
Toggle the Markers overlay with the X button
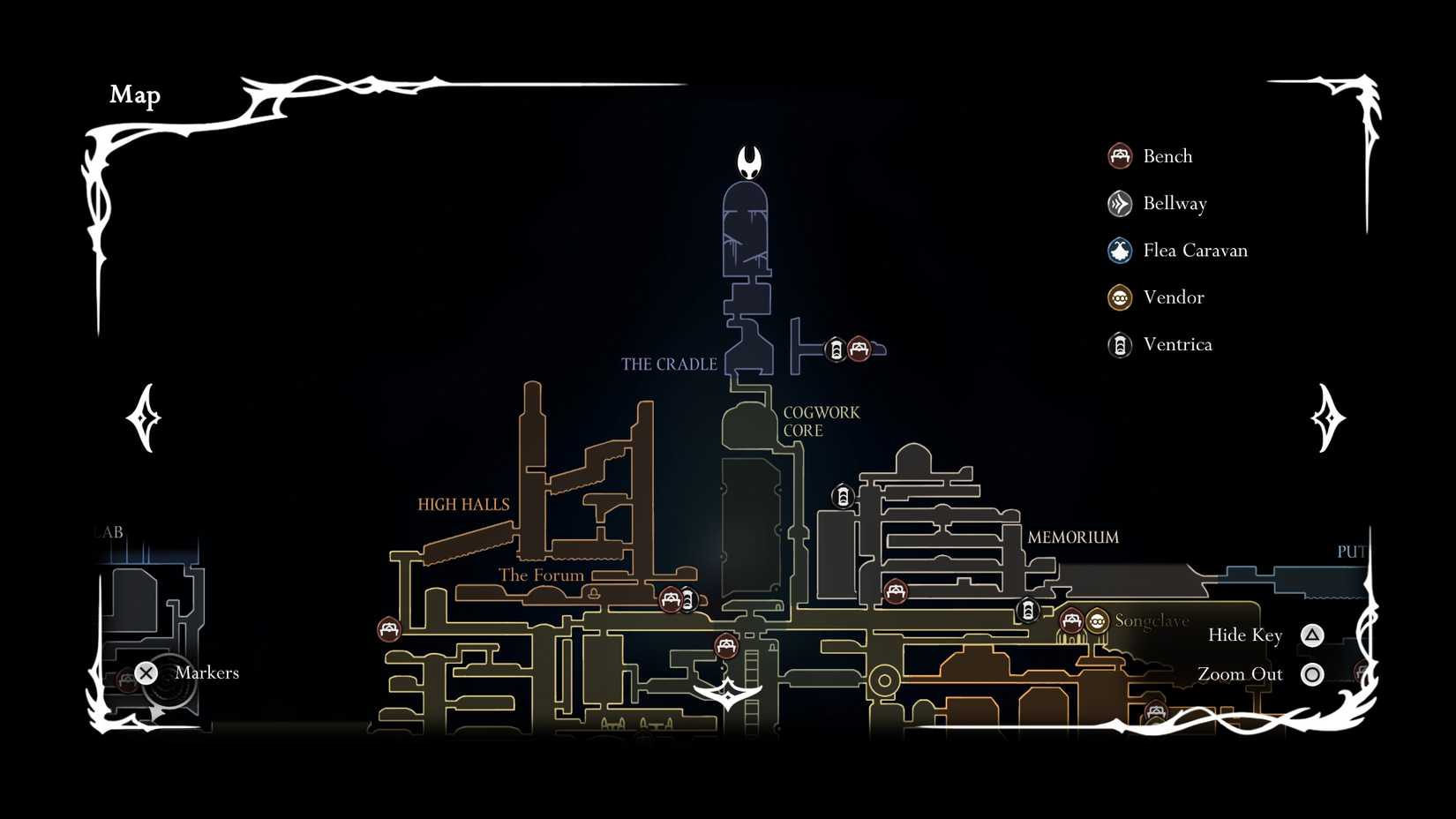[146, 672]
